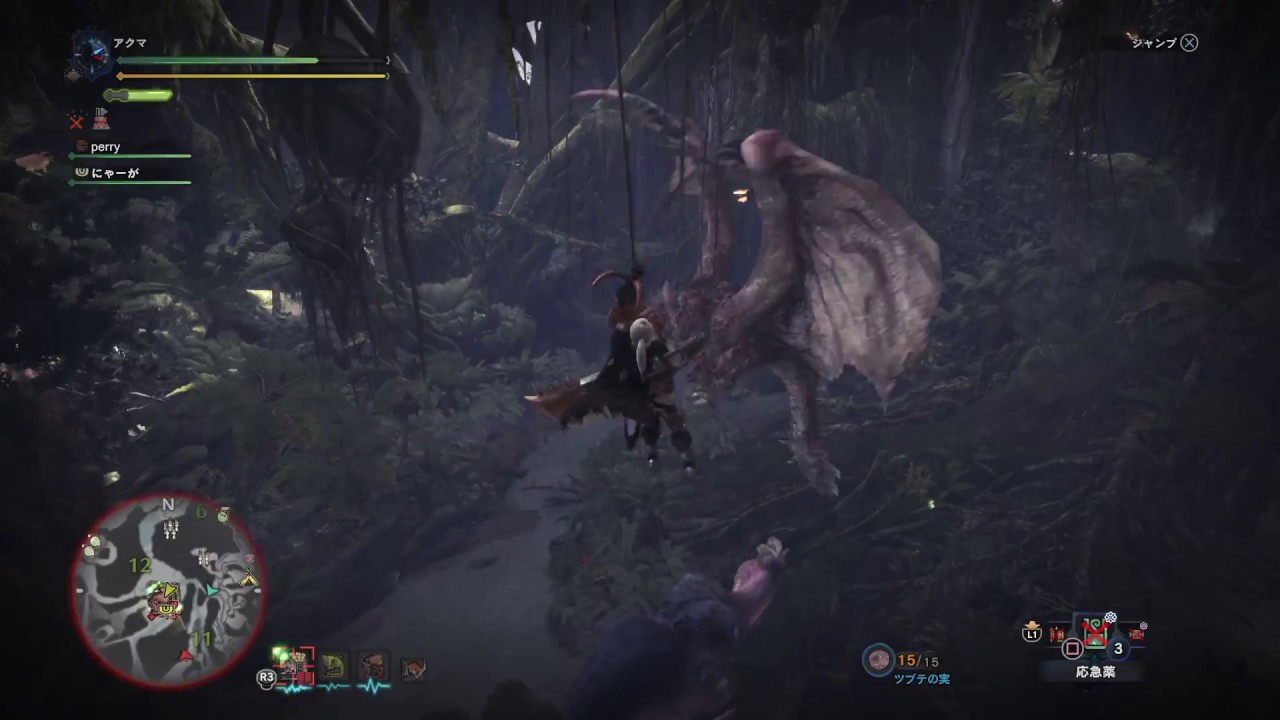Viewport: 1280px width, 720px height.
Task: Select Palico companion にゃーが
Action: (110, 172)
